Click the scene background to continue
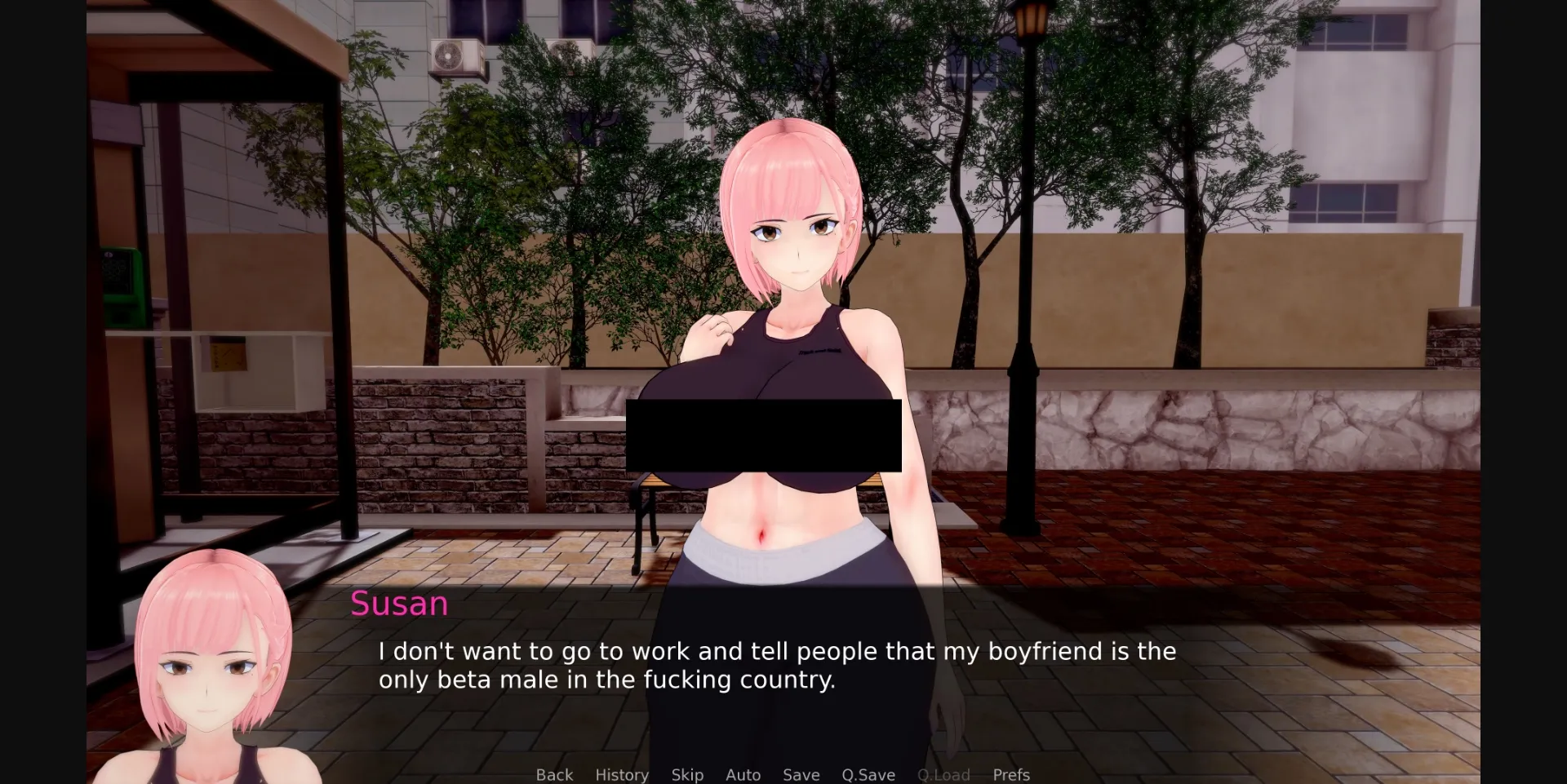1567x784 pixels. (1265, 245)
